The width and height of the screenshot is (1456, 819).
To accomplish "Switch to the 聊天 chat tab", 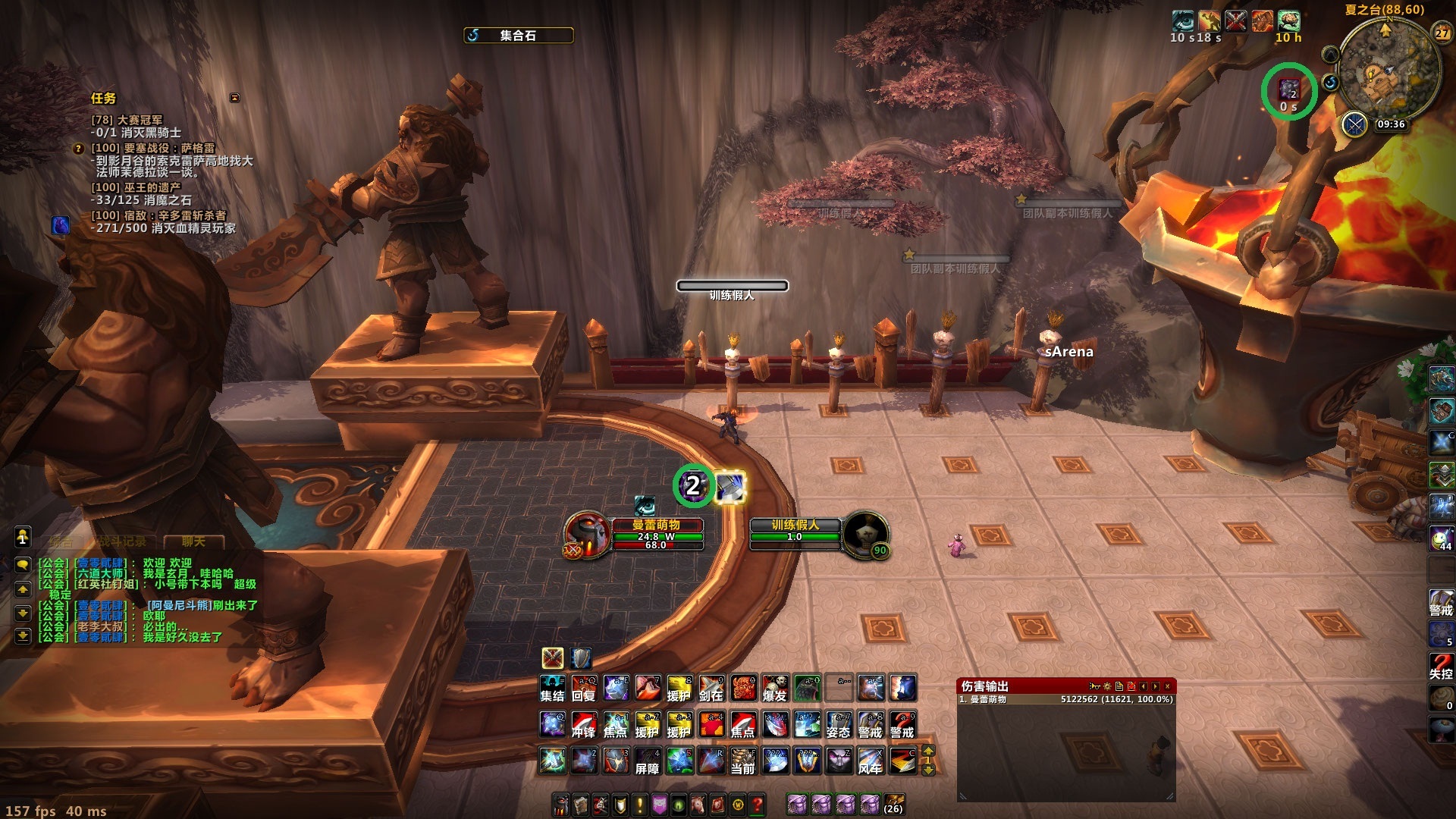I will click(193, 541).
